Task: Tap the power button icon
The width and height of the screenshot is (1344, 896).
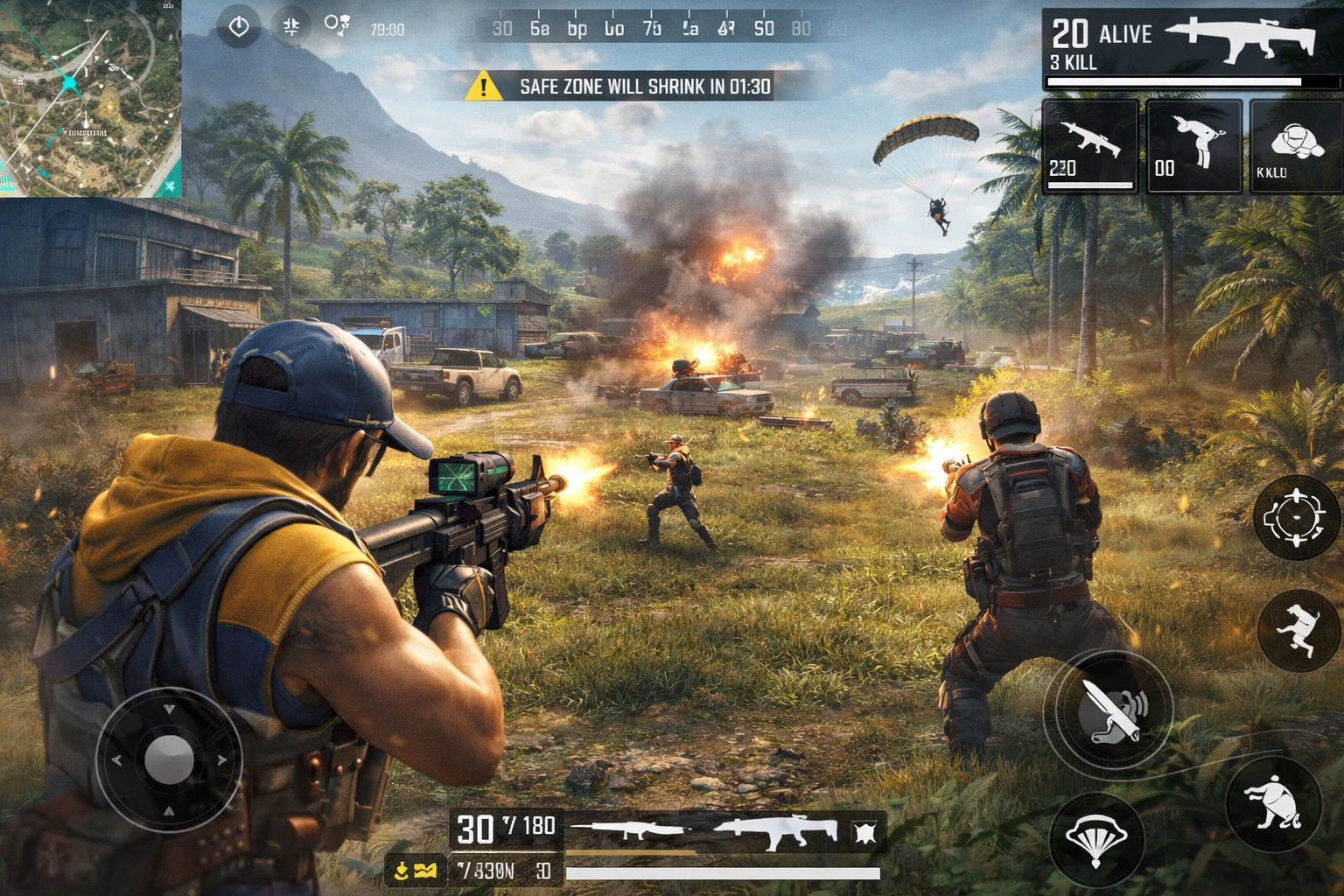Action: (x=238, y=27)
